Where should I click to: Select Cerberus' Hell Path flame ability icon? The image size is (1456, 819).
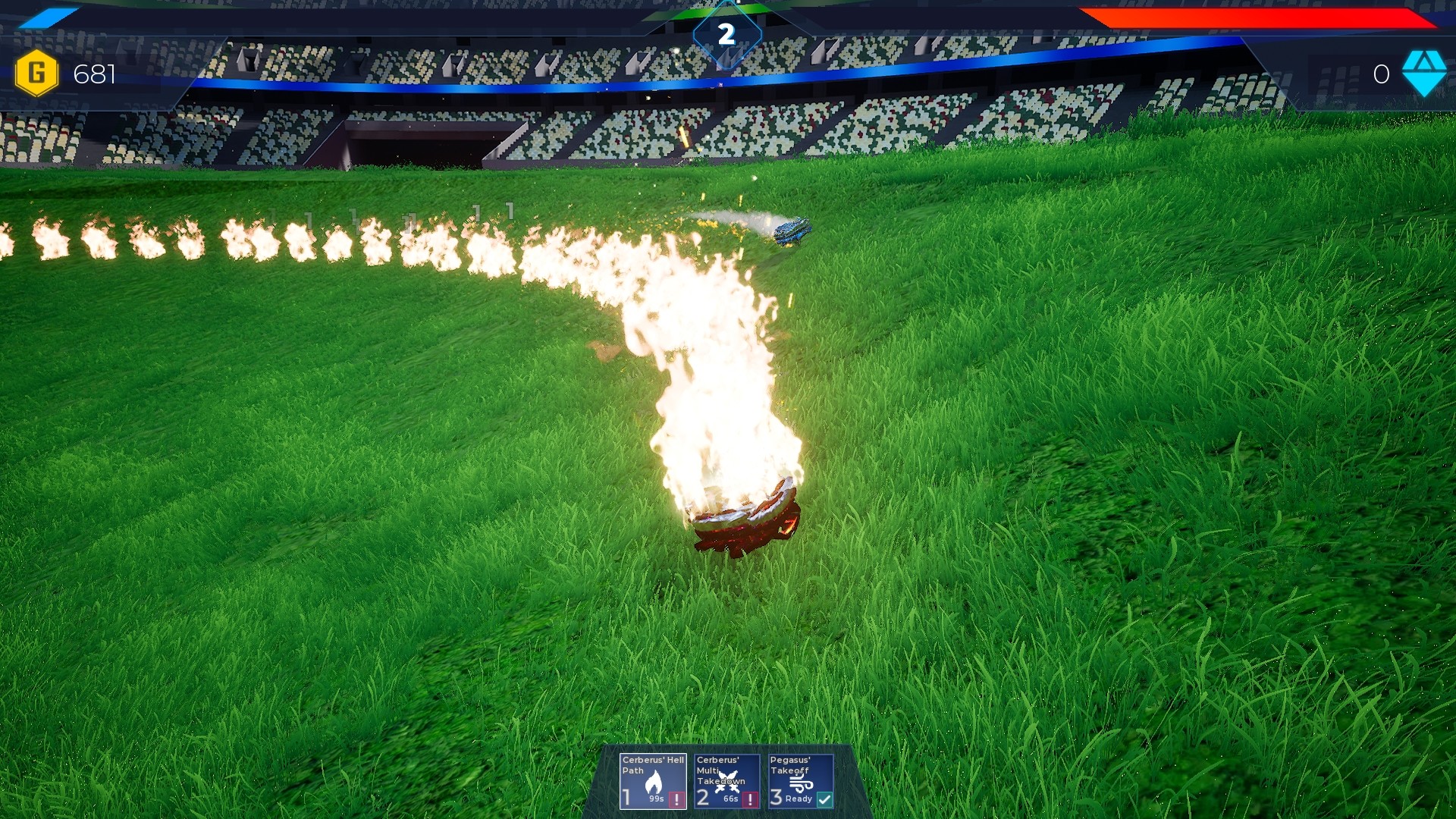coord(653,781)
